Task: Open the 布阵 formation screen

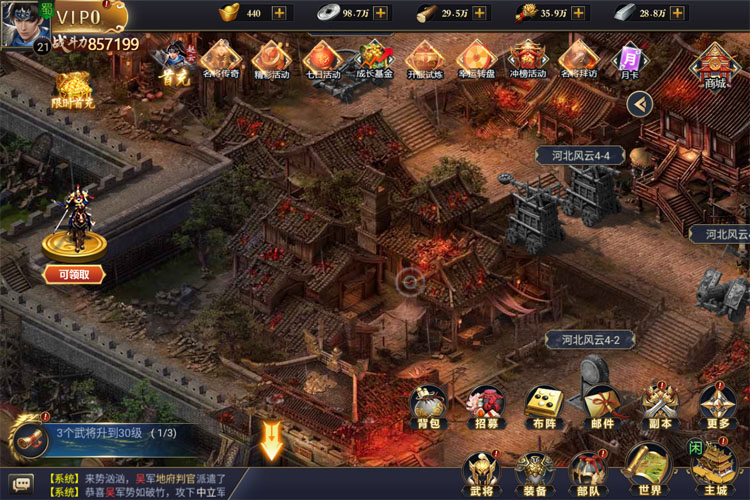Action: 544,403
